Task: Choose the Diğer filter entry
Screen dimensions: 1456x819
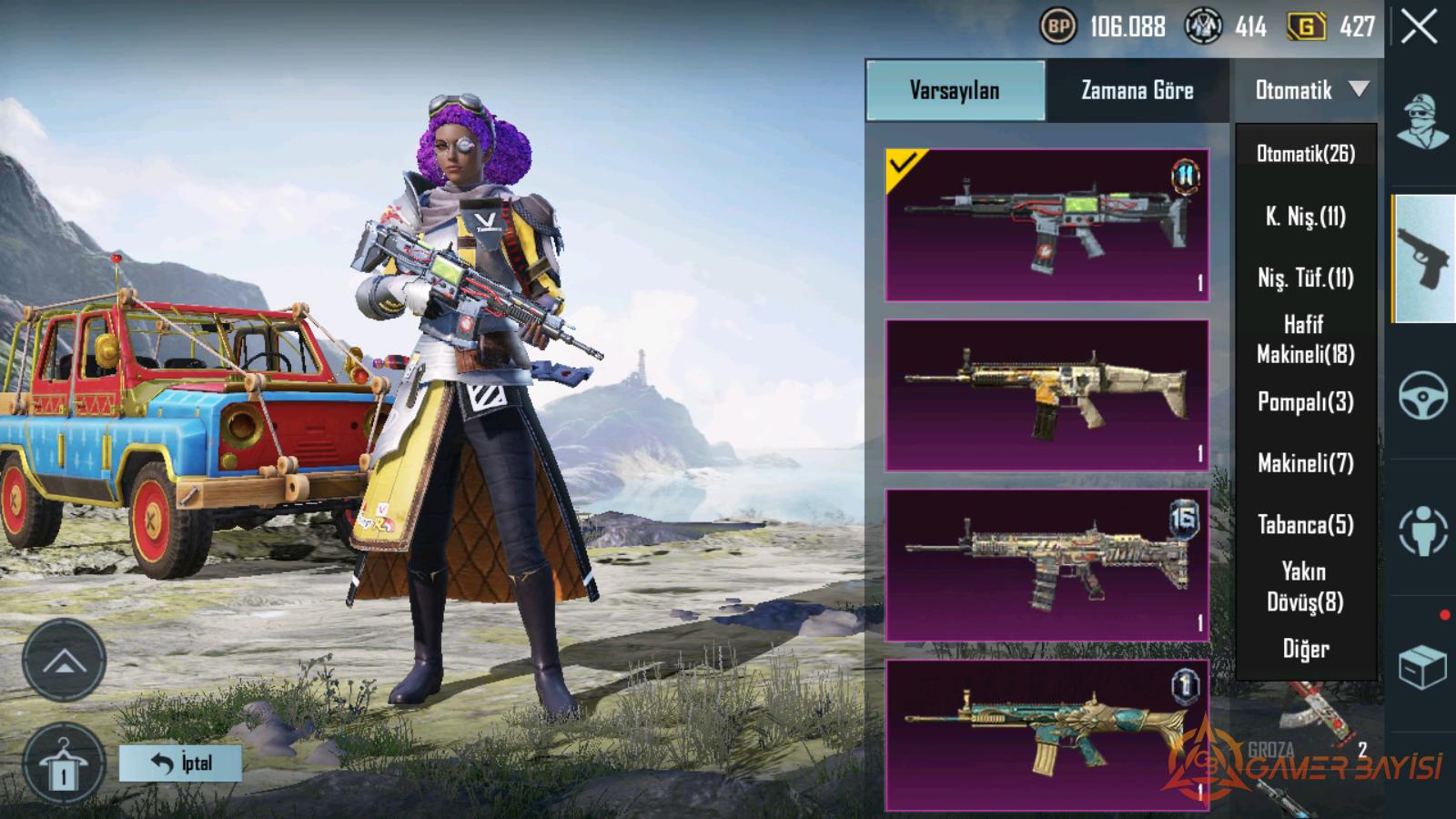Action: 1306,649
